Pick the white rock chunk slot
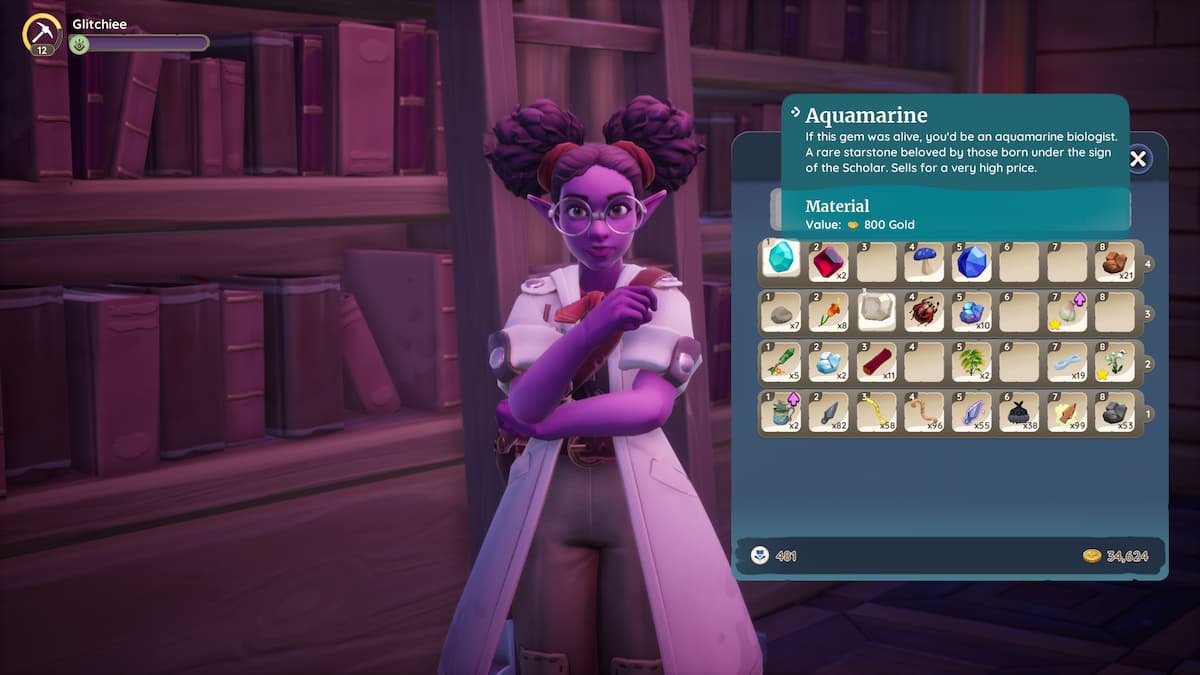The image size is (1200, 675). (x=876, y=310)
